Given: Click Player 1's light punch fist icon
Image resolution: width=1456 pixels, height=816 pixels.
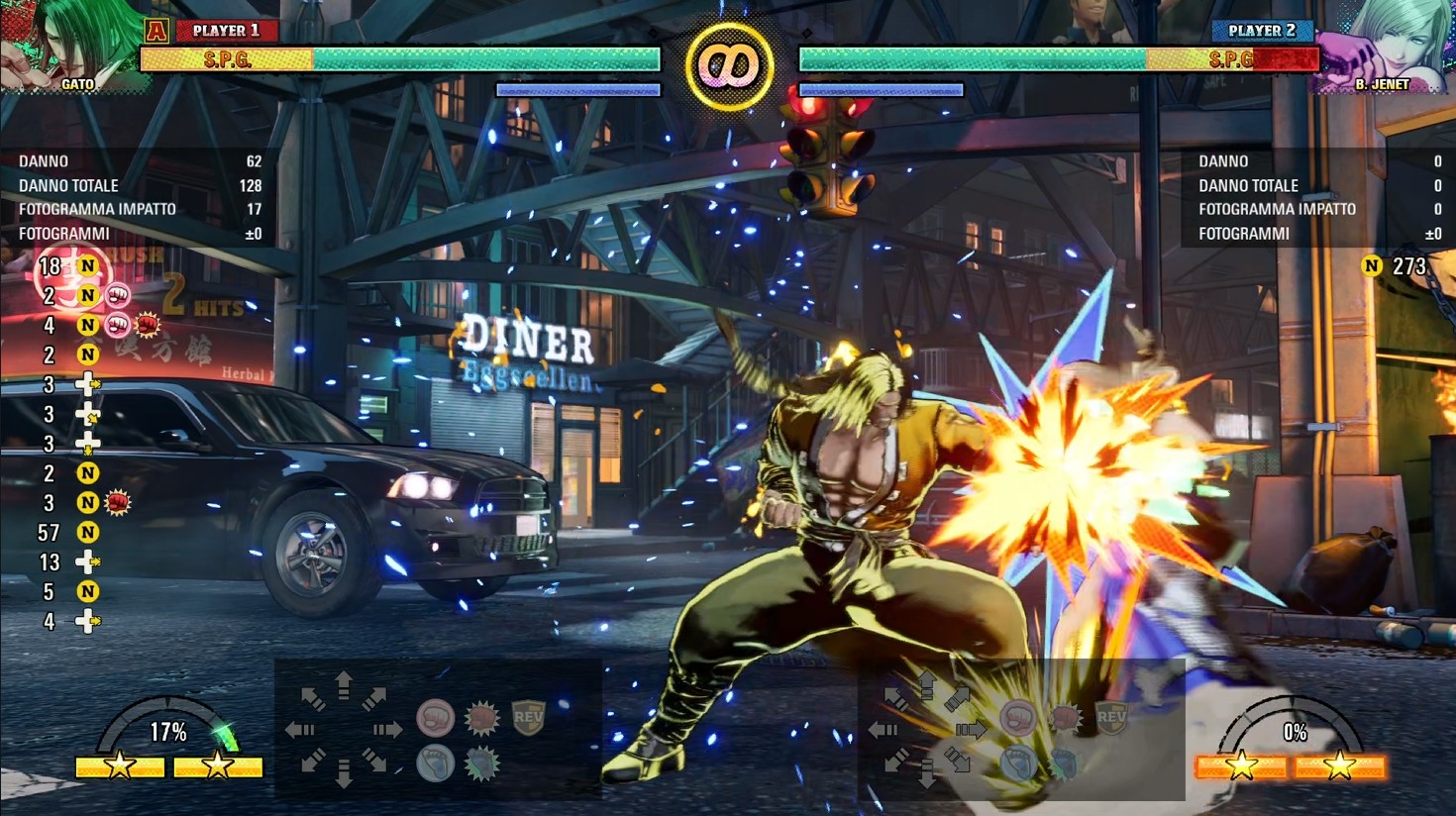Looking at the screenshot, I should (x=435, y=717).
